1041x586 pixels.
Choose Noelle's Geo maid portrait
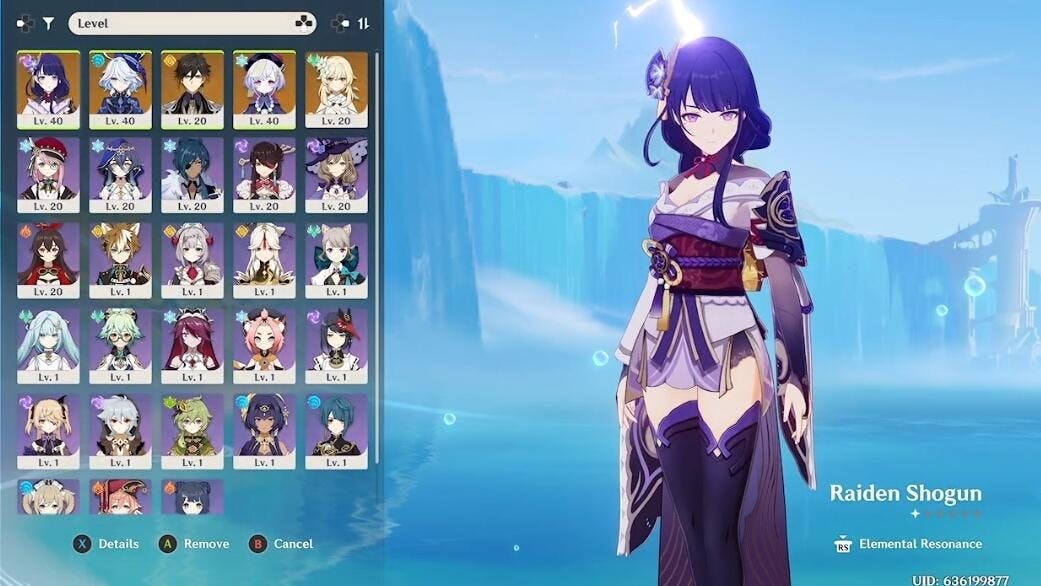(192, 259)
